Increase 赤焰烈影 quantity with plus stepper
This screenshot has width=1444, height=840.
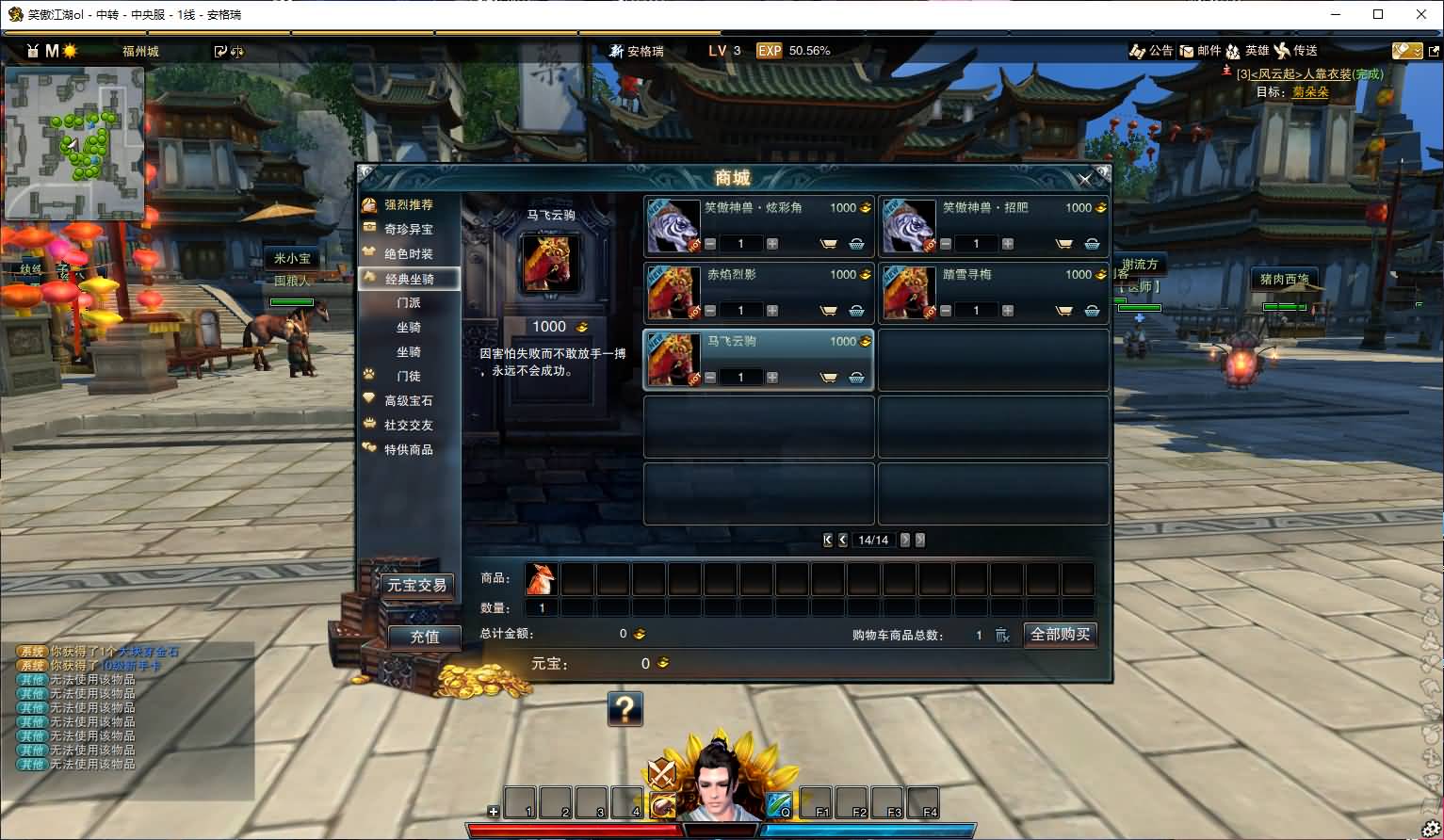point(771,310)
